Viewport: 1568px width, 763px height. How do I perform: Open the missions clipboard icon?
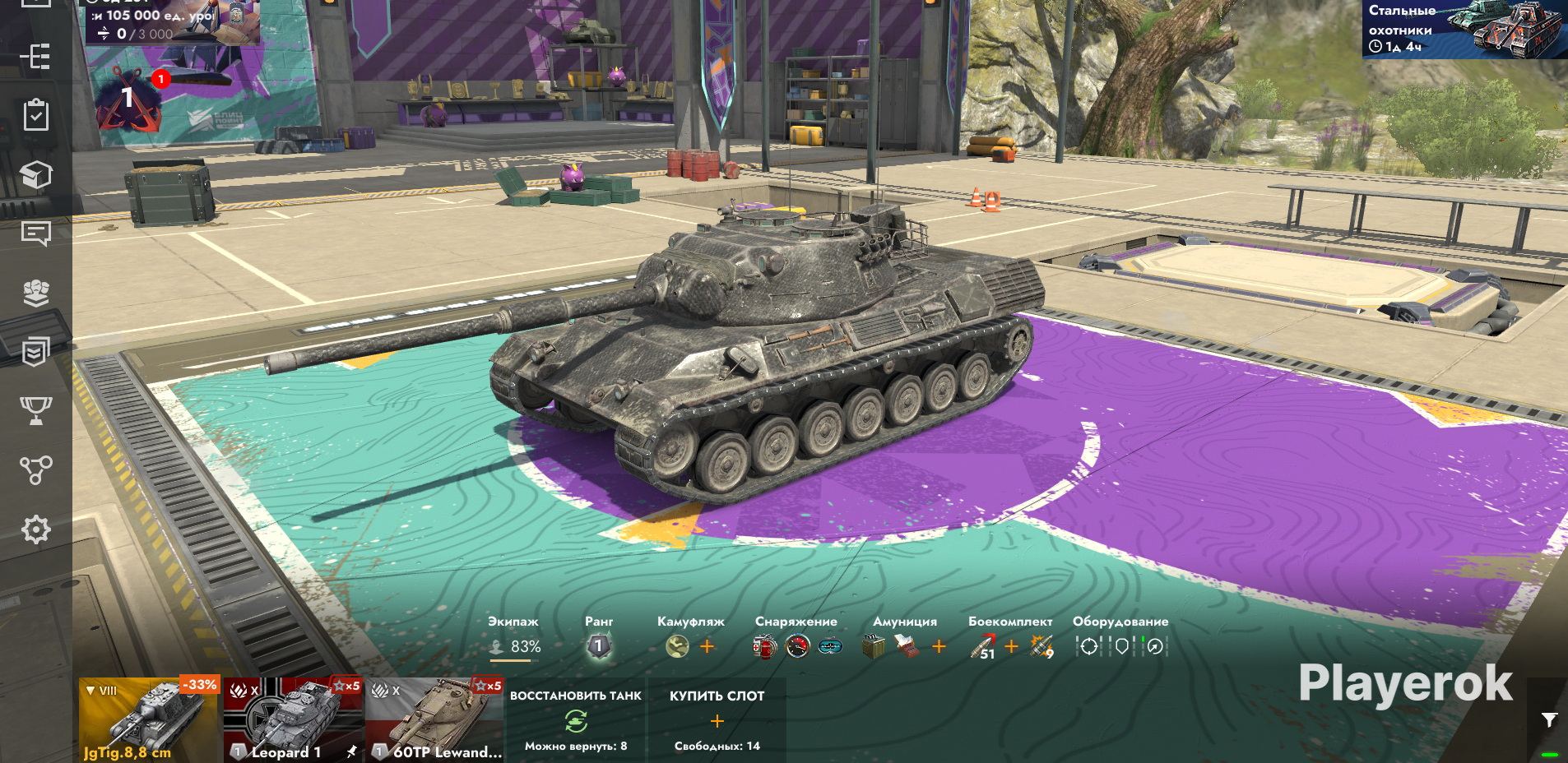[x=35, y=115]
